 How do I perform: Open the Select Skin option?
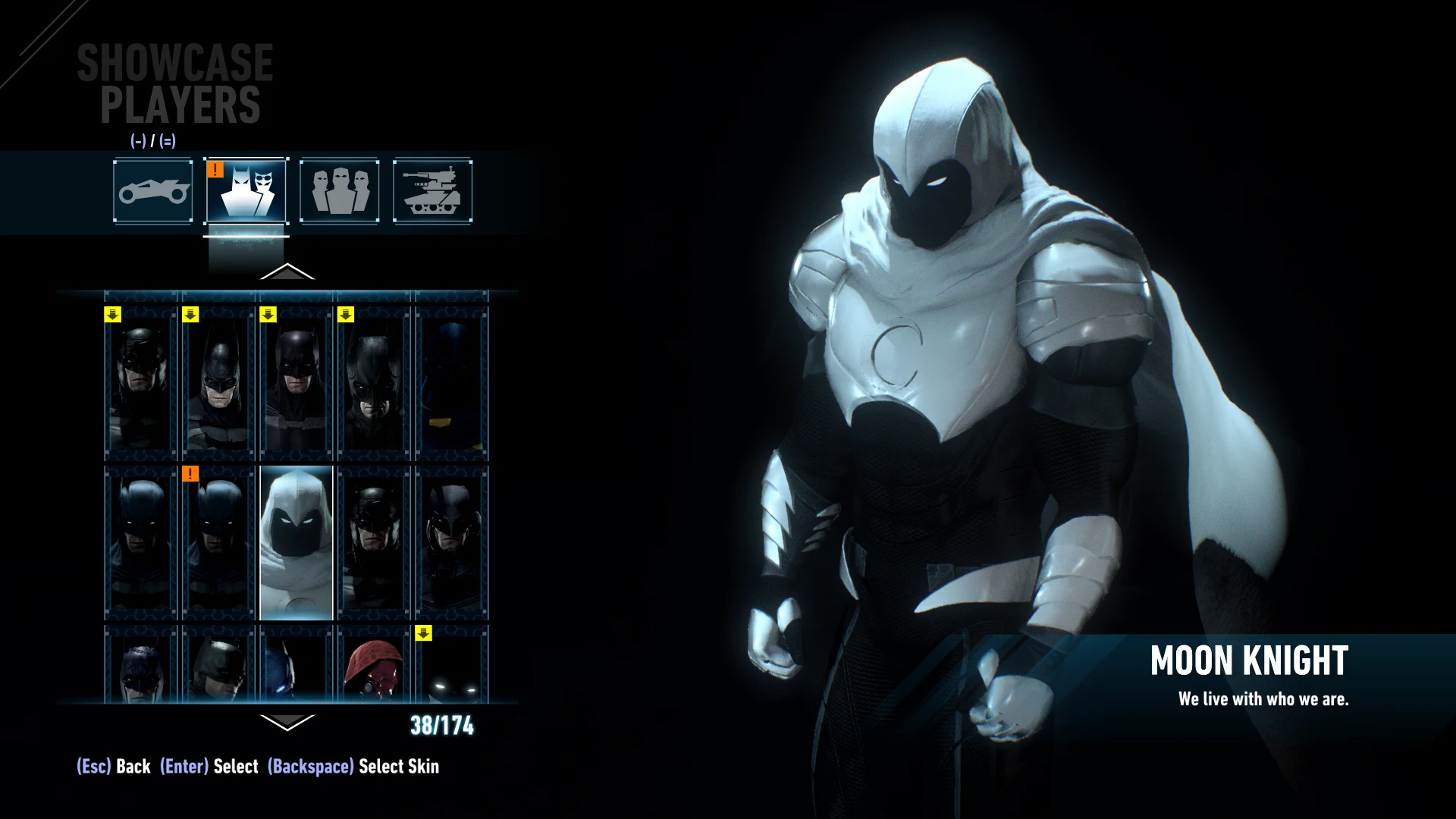[x=353, y=767]
